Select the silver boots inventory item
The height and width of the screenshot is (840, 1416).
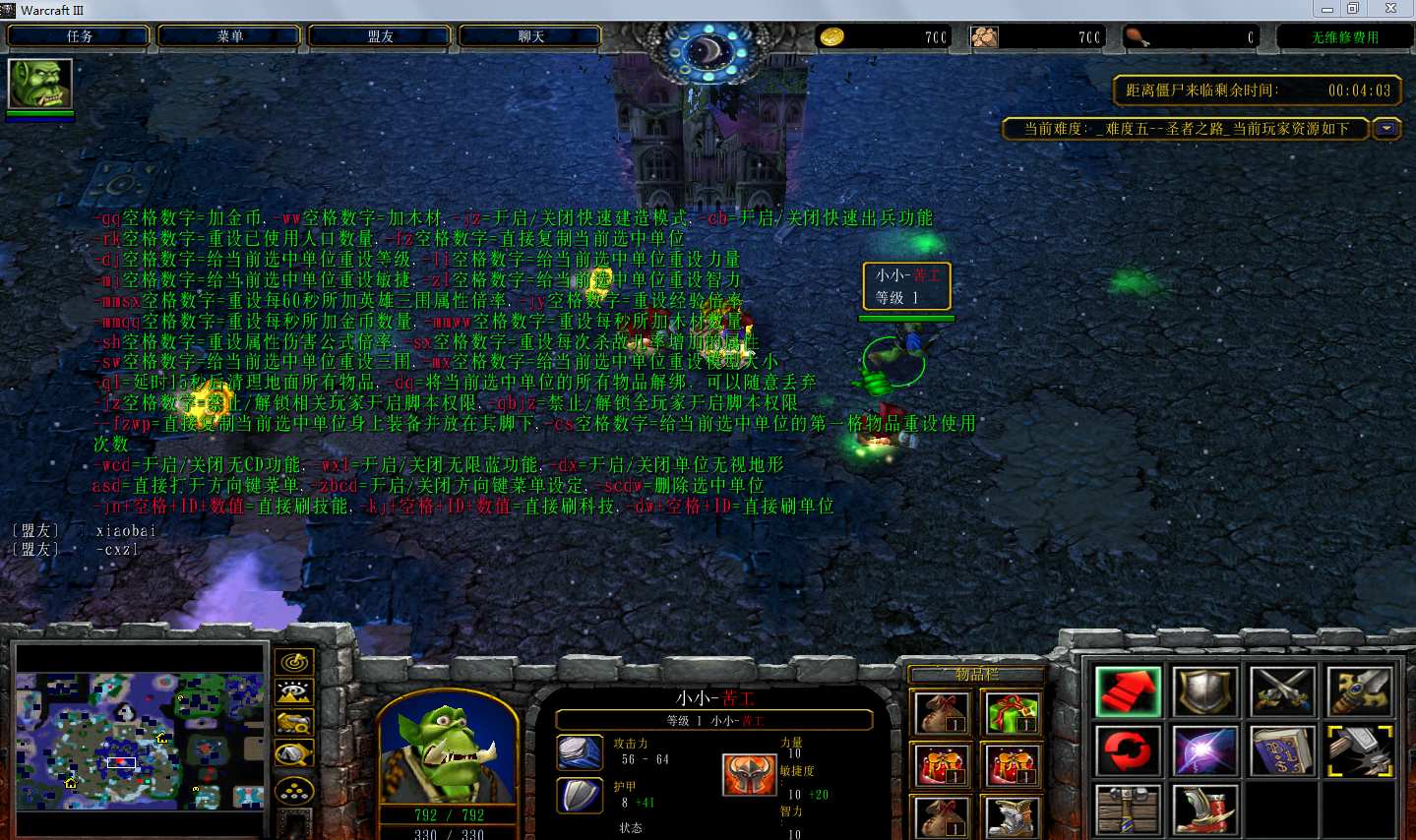click(x=1012, y=815)
